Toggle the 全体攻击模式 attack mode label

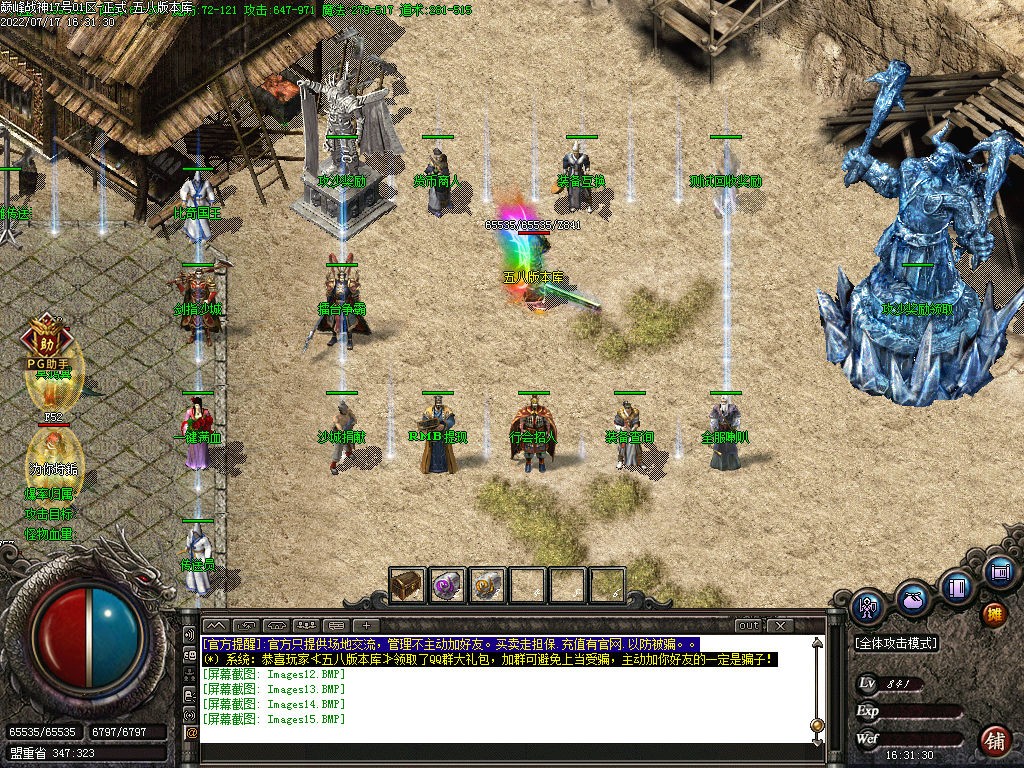click(895, 644)
